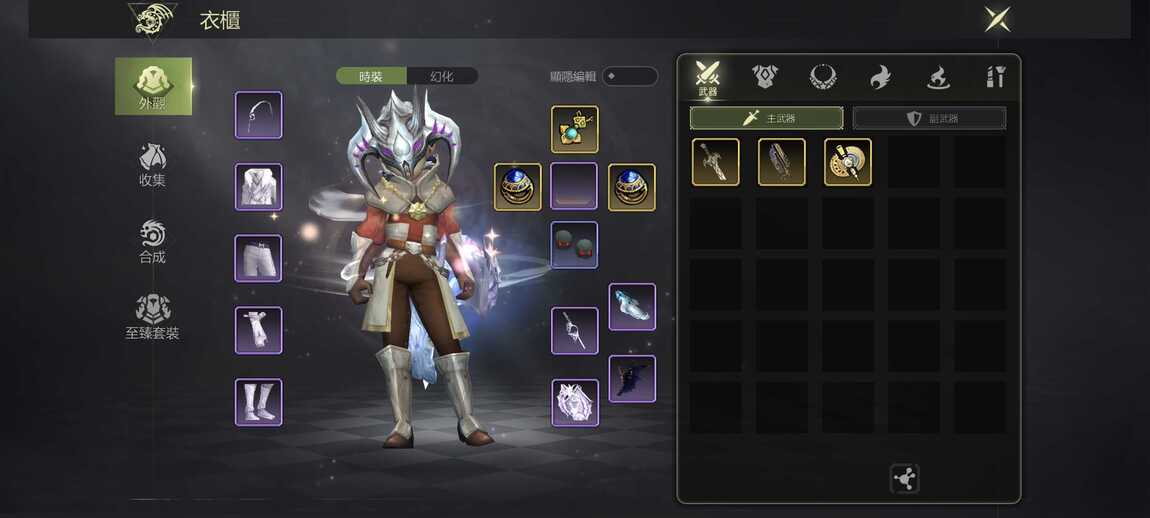
Task: Open the chest armor category tab
Action: (x=765, y=76)
